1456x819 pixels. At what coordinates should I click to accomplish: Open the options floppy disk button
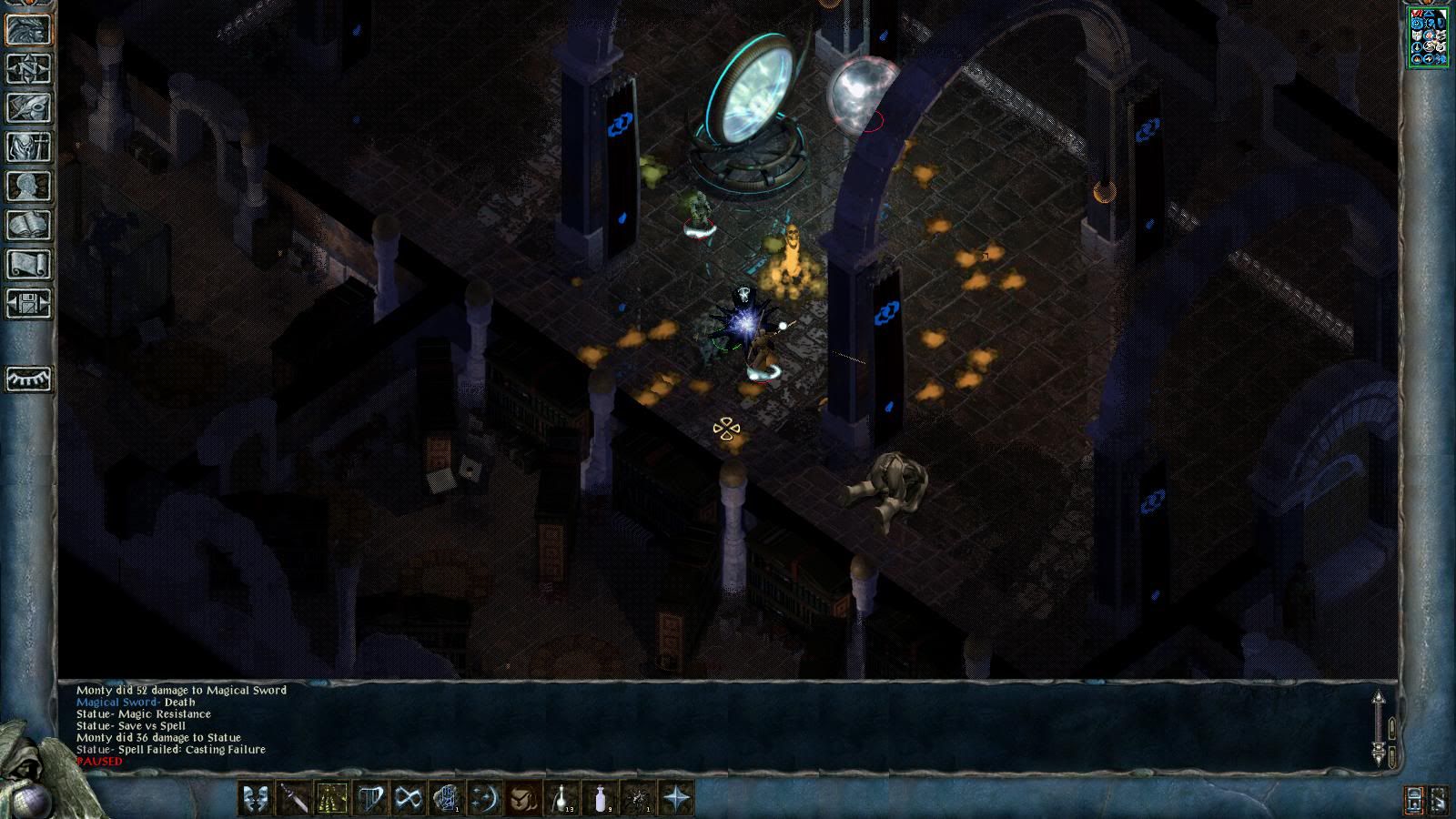pyautogui.click(x=28, y=304)
